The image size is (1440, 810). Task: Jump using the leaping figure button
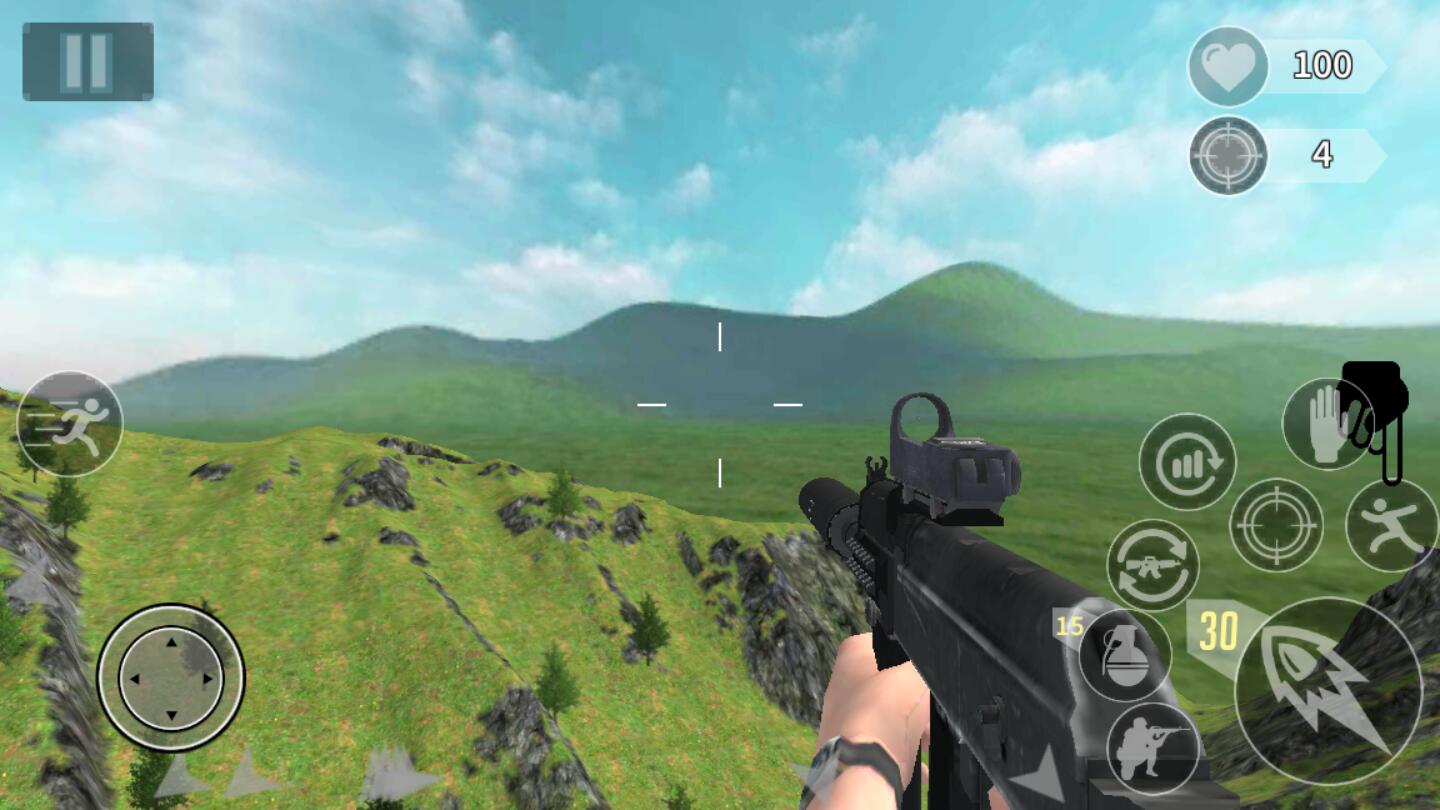coord(1392,525)
